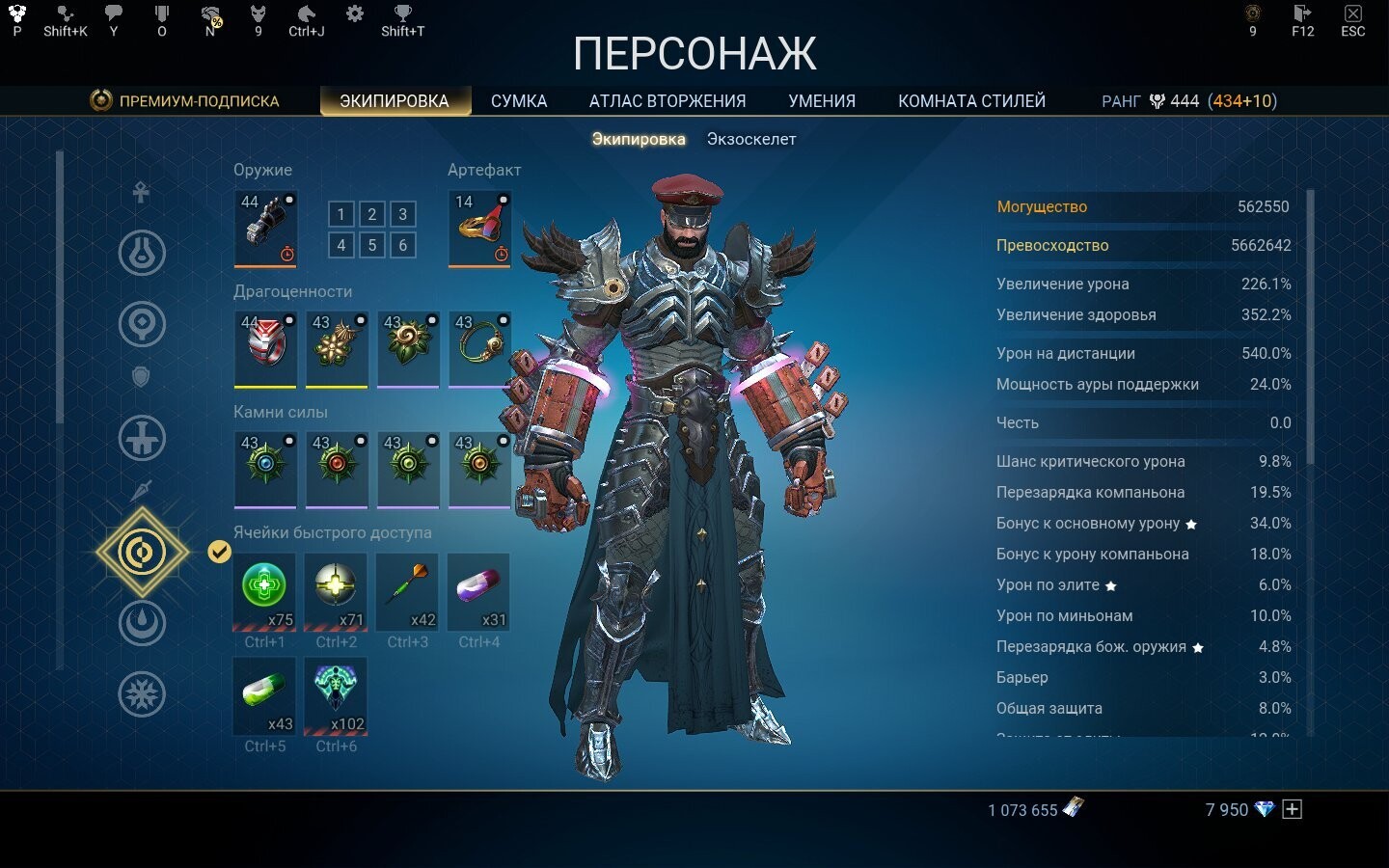This screenshot has width=1389, height=868.
Task: Open the АТЛАС ВТОРЖЕНИЯ tab
Action: 668,100
